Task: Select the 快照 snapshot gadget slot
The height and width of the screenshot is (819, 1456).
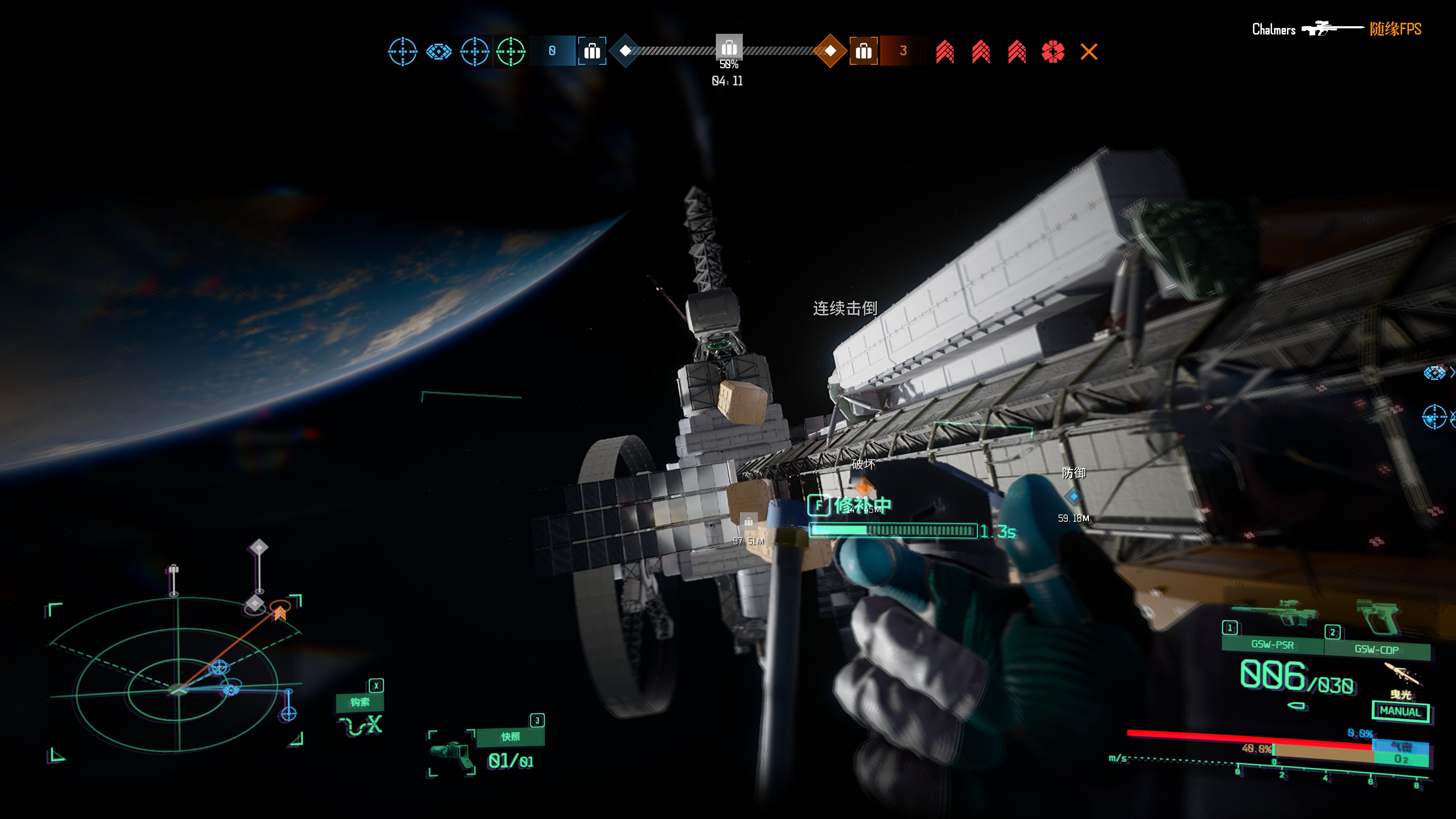Action: tap(510, 736)
